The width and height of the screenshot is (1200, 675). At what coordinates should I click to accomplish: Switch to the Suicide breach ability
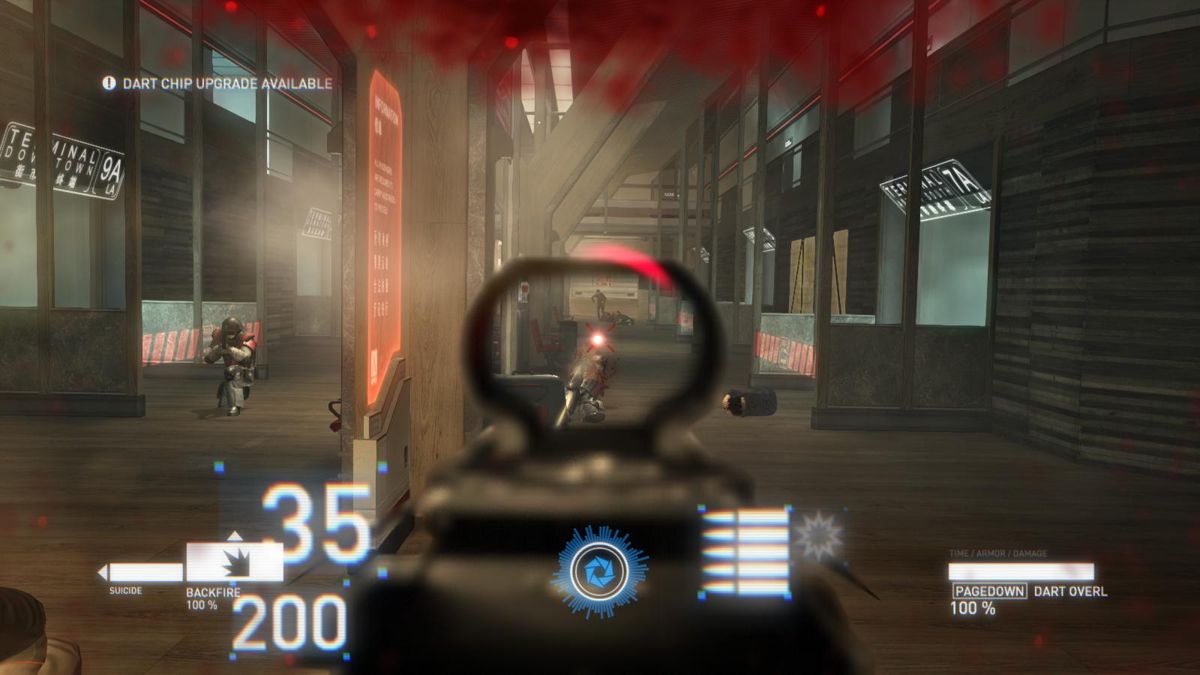[x=141, y=573]
